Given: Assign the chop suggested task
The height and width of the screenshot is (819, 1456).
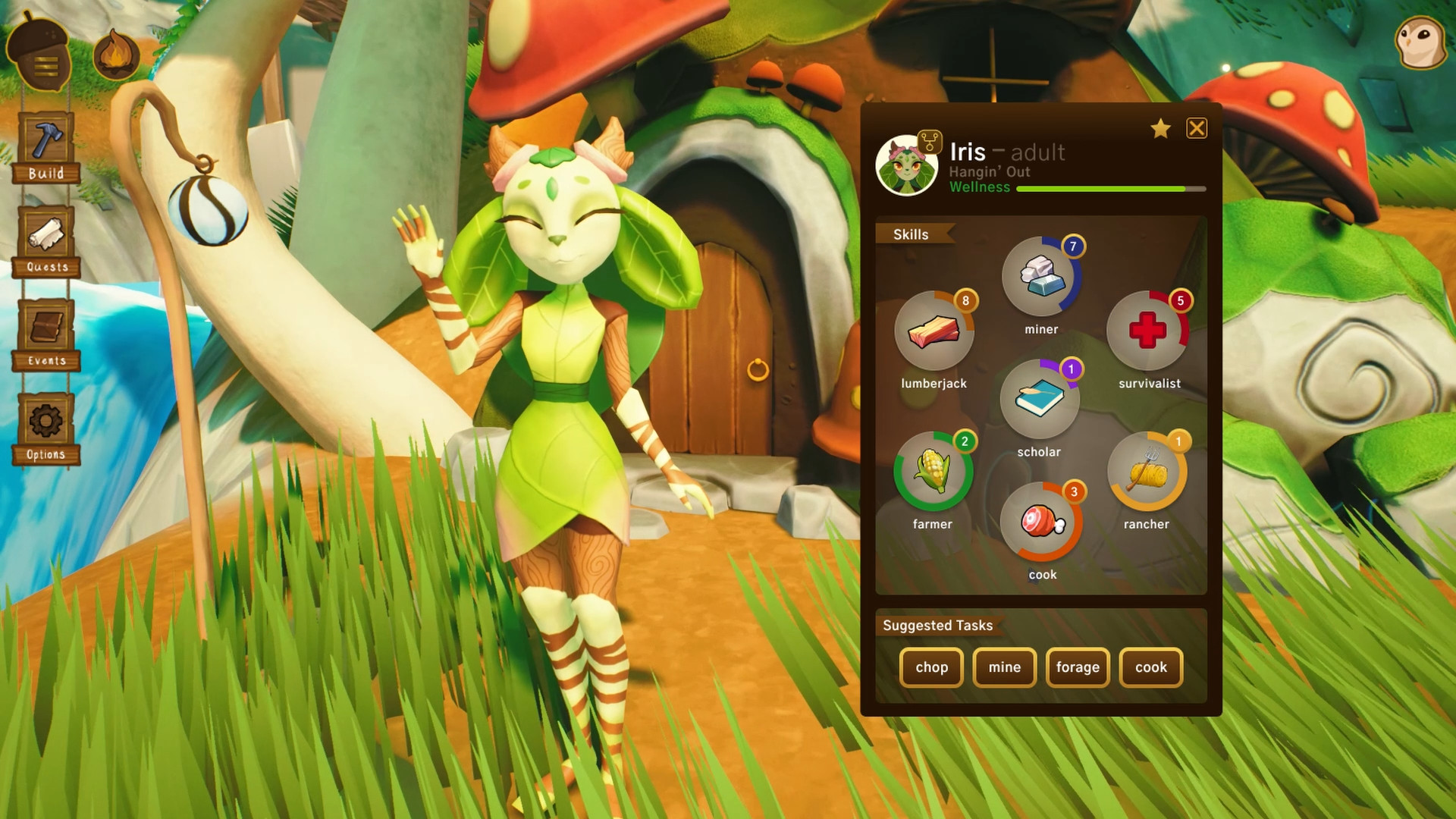Looking at the screenshot, I should pos(931,668).
